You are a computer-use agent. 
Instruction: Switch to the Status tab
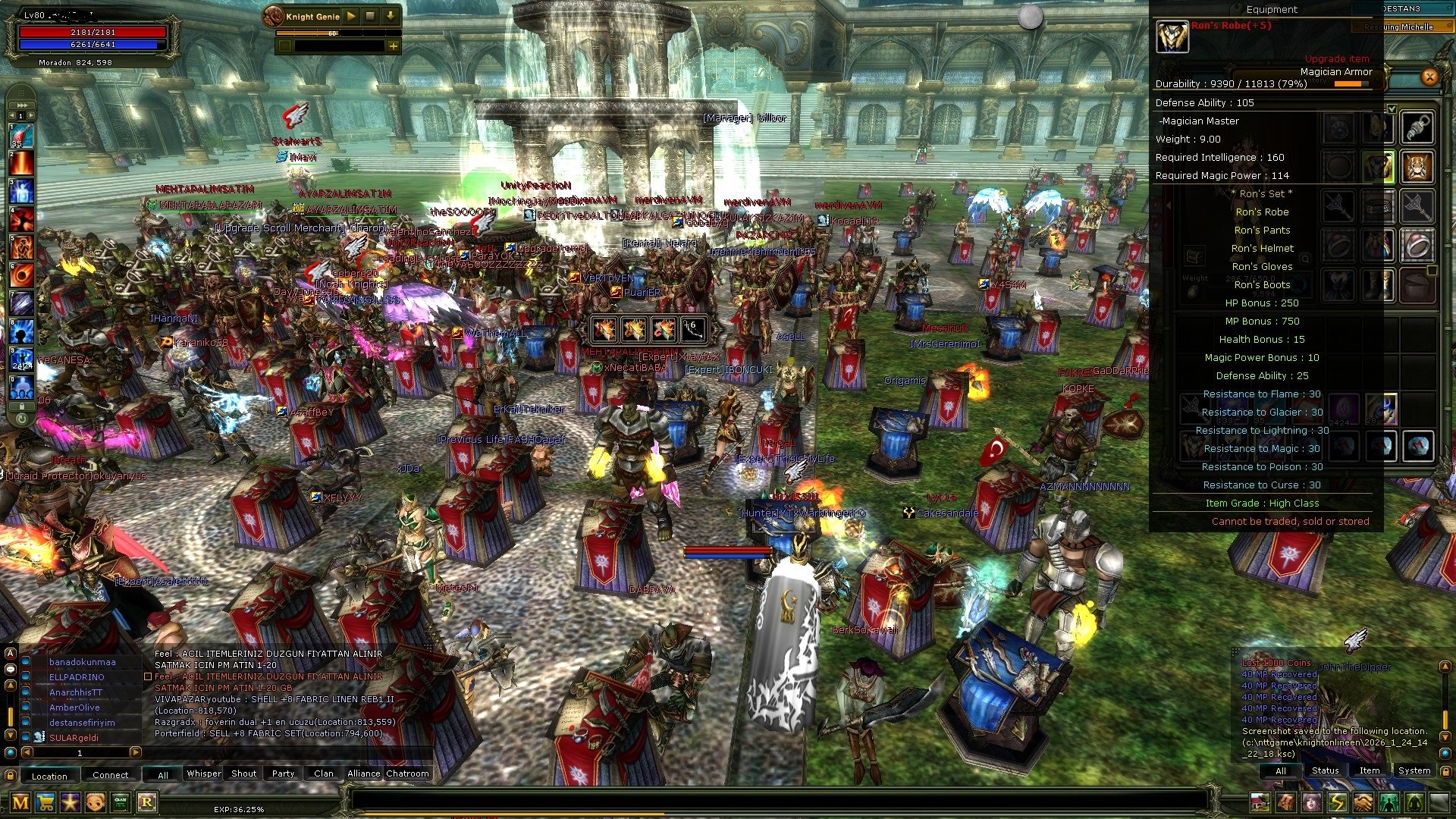pos(1325,770)
